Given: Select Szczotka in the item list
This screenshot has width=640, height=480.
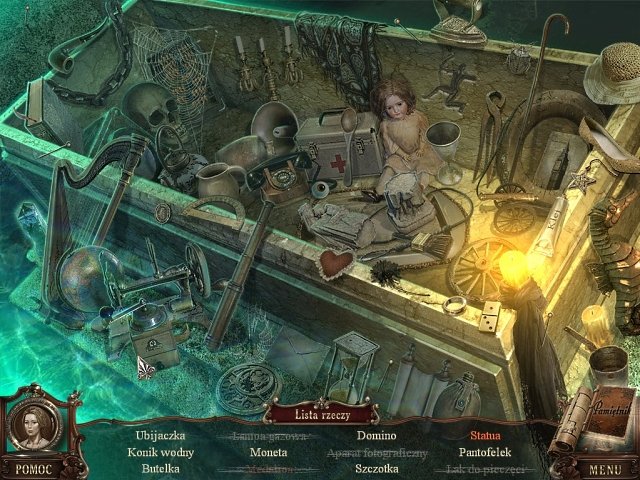Looking at the screenshot, I should coord(376,467).
